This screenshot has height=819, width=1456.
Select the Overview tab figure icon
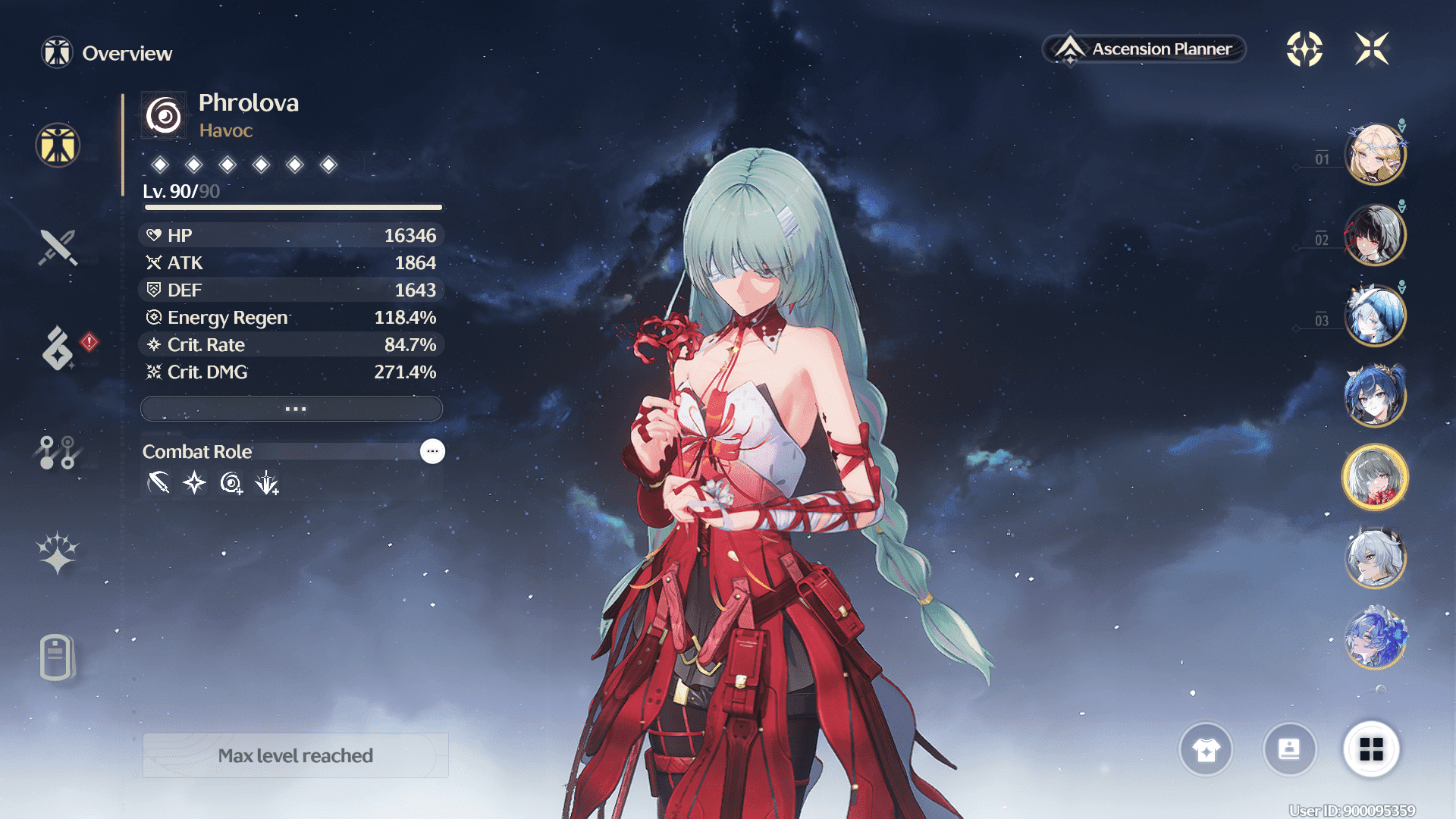[58, 145]
